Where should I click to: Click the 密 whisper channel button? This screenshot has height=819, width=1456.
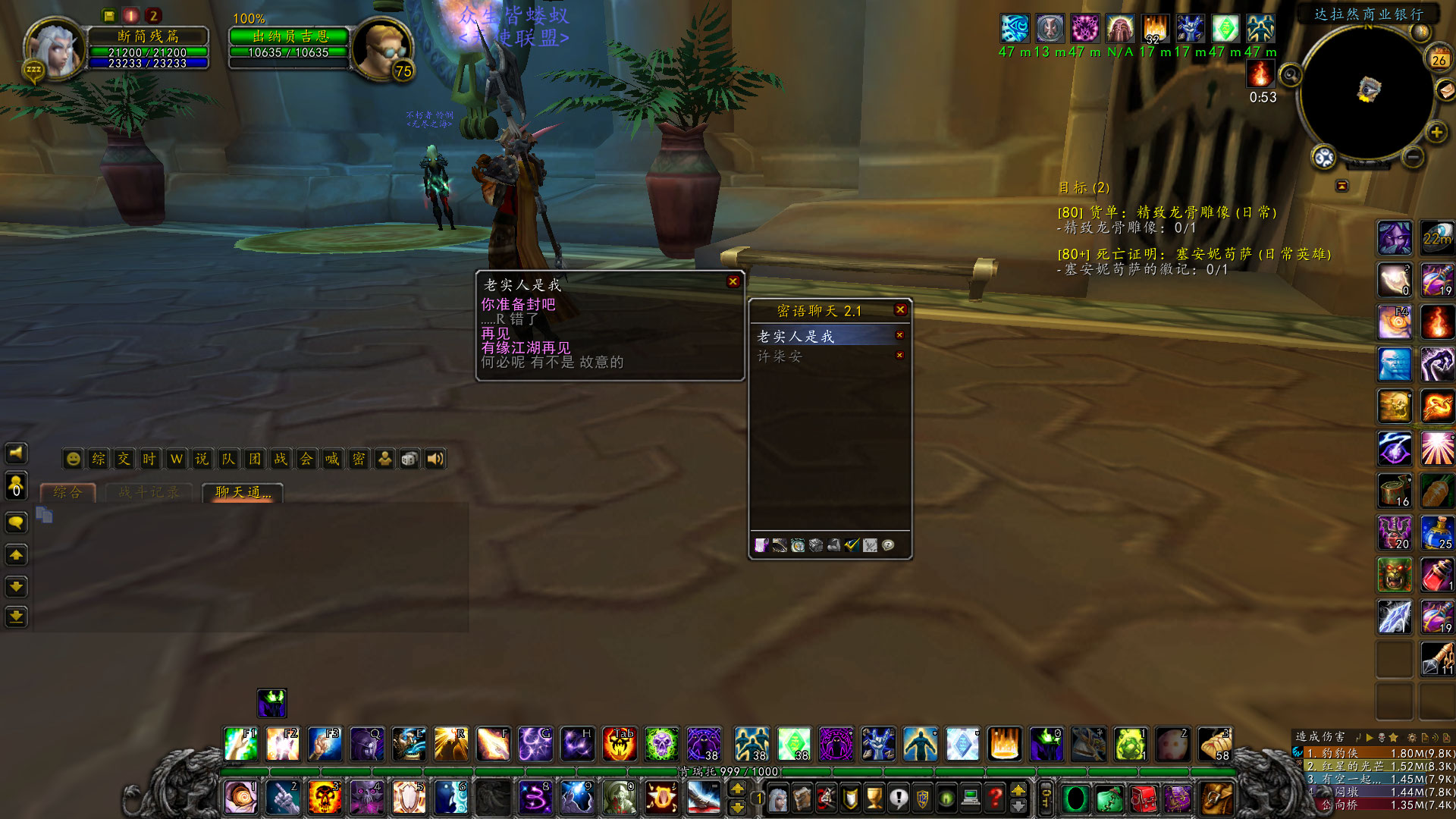tap(358, 459)
